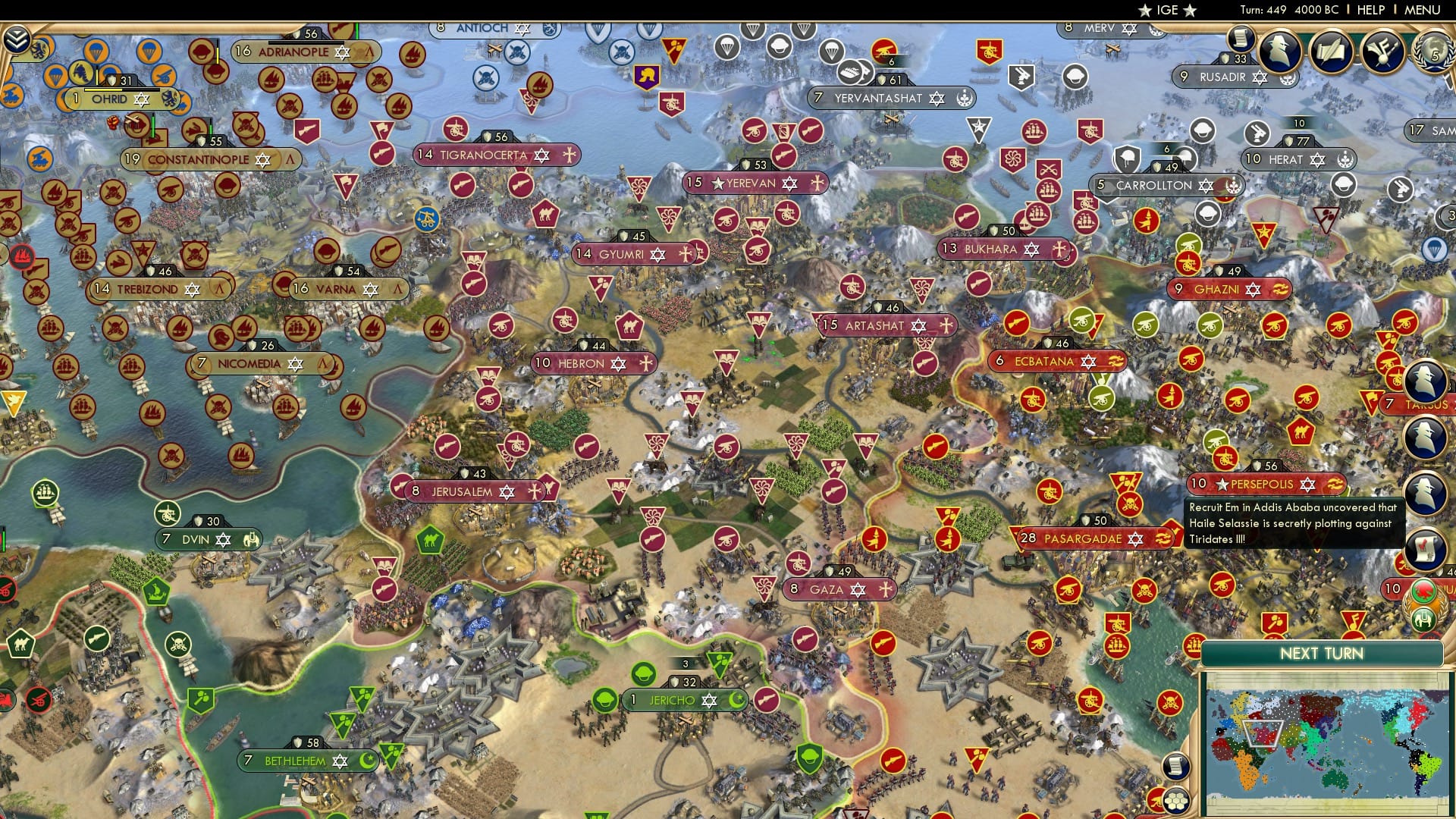Click the crescent religion icon on Bethlehem's banner

(x=367, y=761)
